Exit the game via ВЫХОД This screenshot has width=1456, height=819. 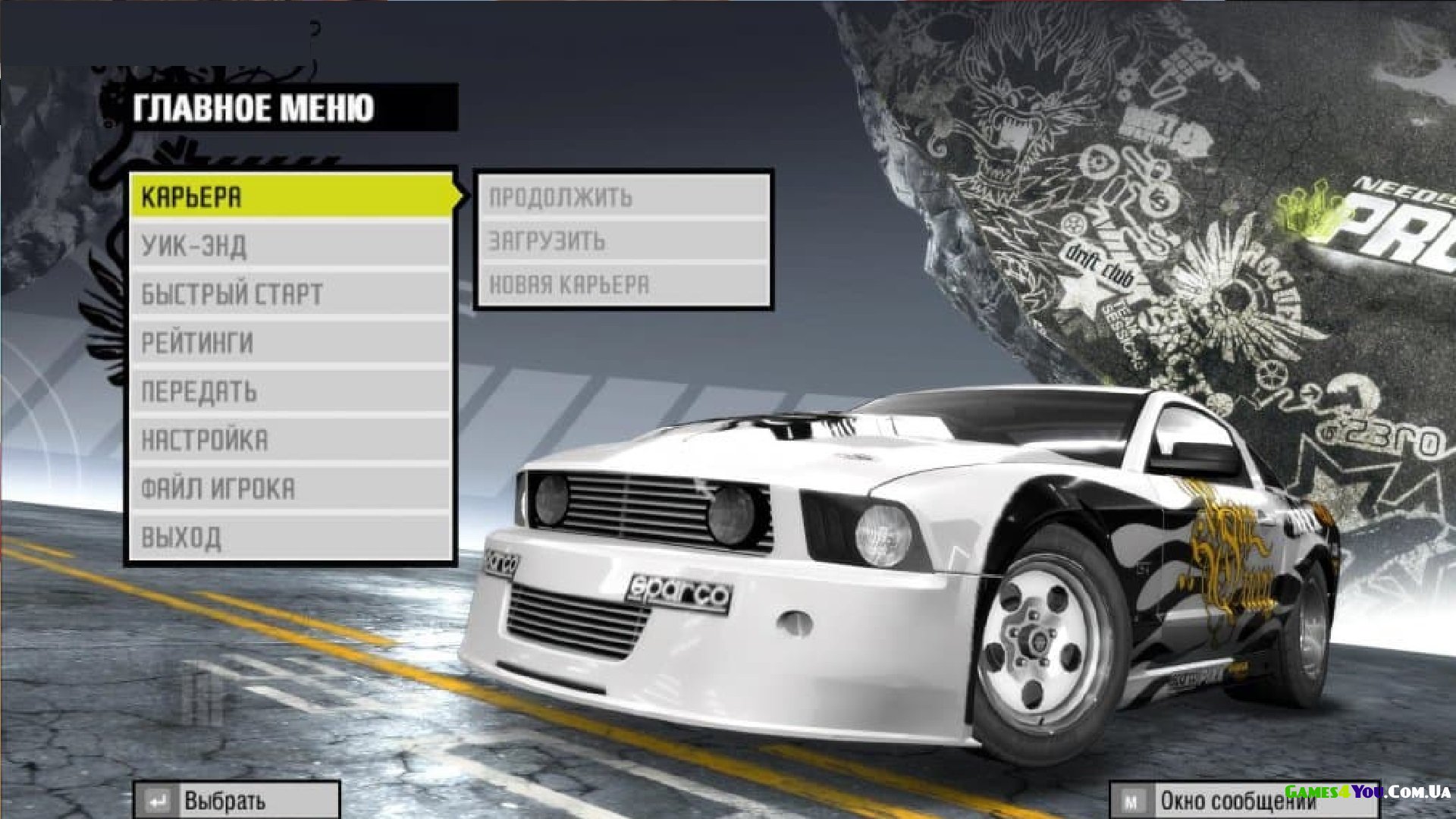coord(290,537)
